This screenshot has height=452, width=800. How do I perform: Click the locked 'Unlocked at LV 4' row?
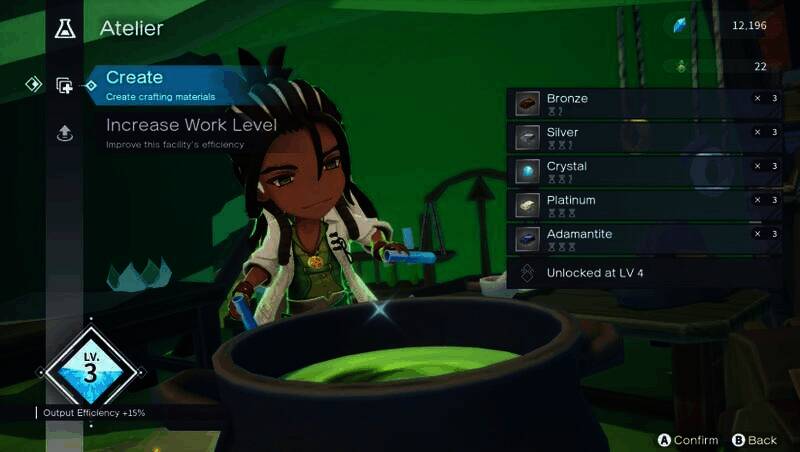click(644, 272)
